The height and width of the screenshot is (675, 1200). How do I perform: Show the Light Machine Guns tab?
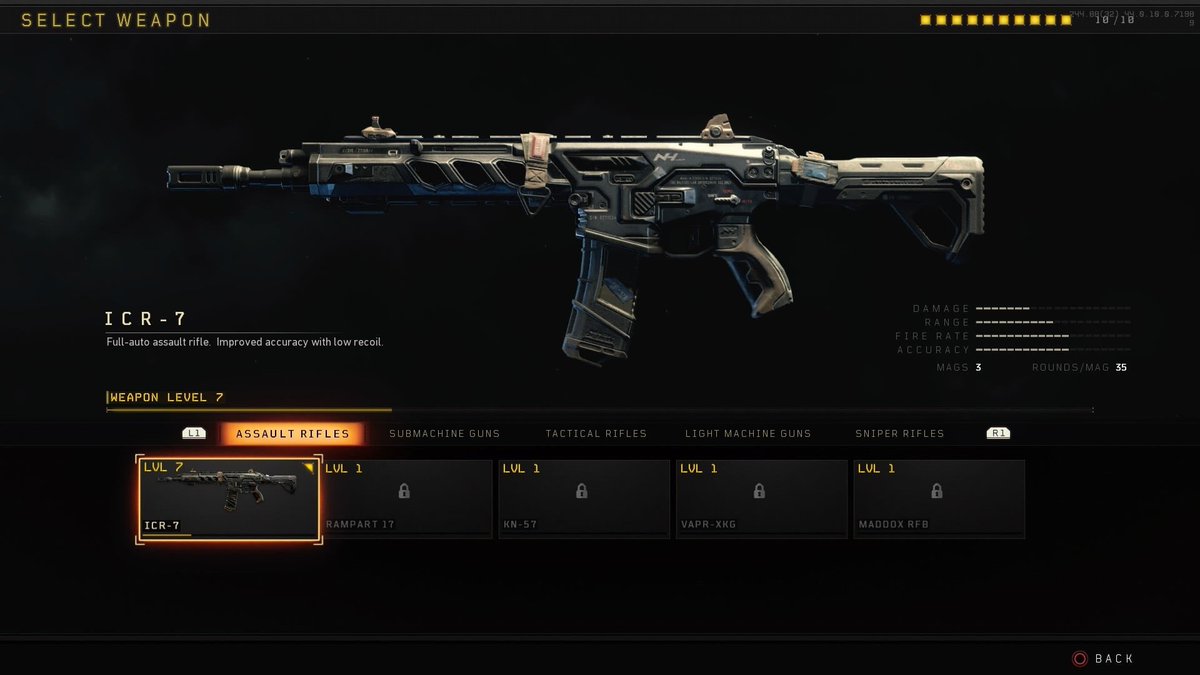[x=748, y=434]
